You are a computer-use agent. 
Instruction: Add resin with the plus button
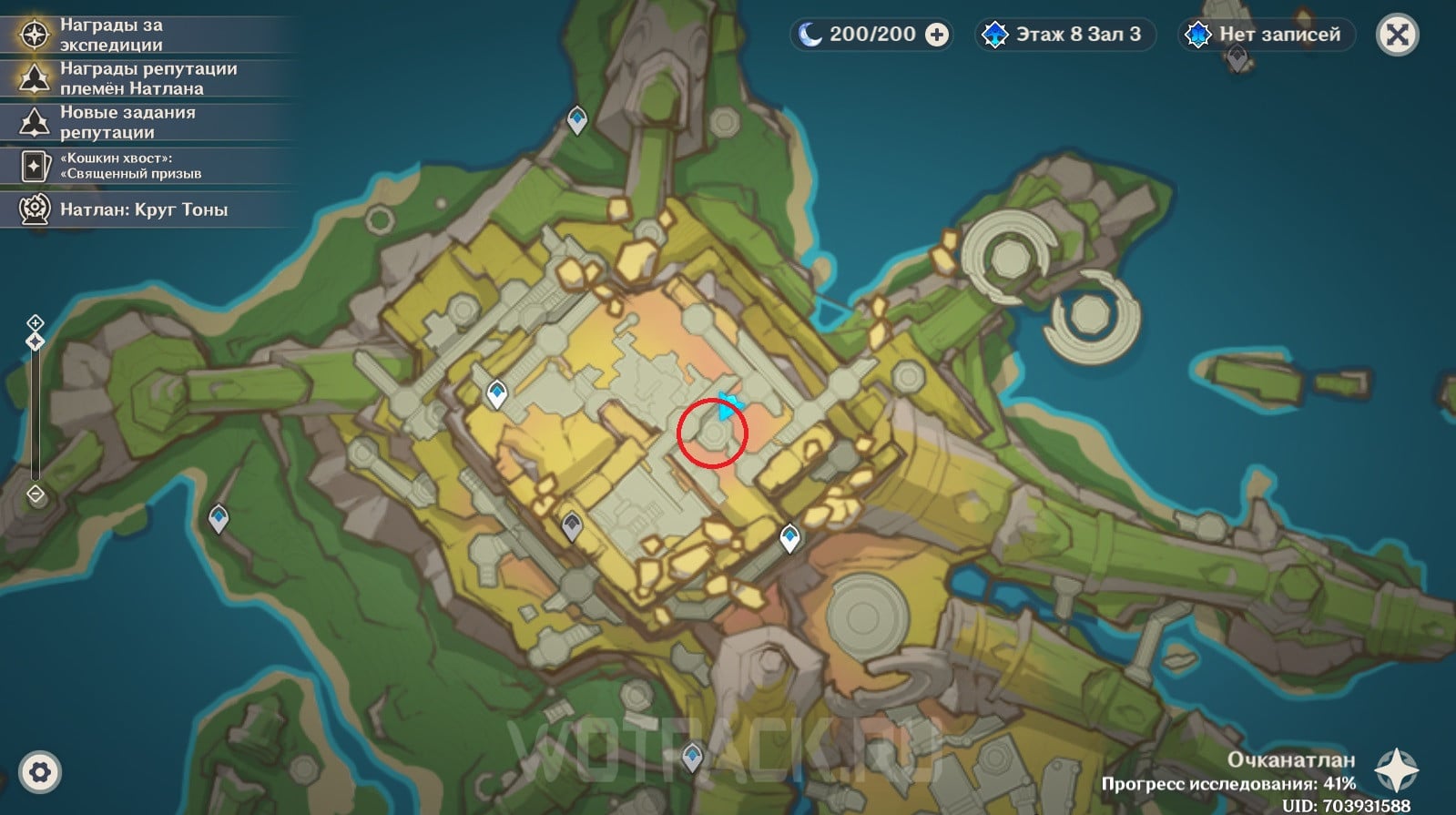coord(937,35)
